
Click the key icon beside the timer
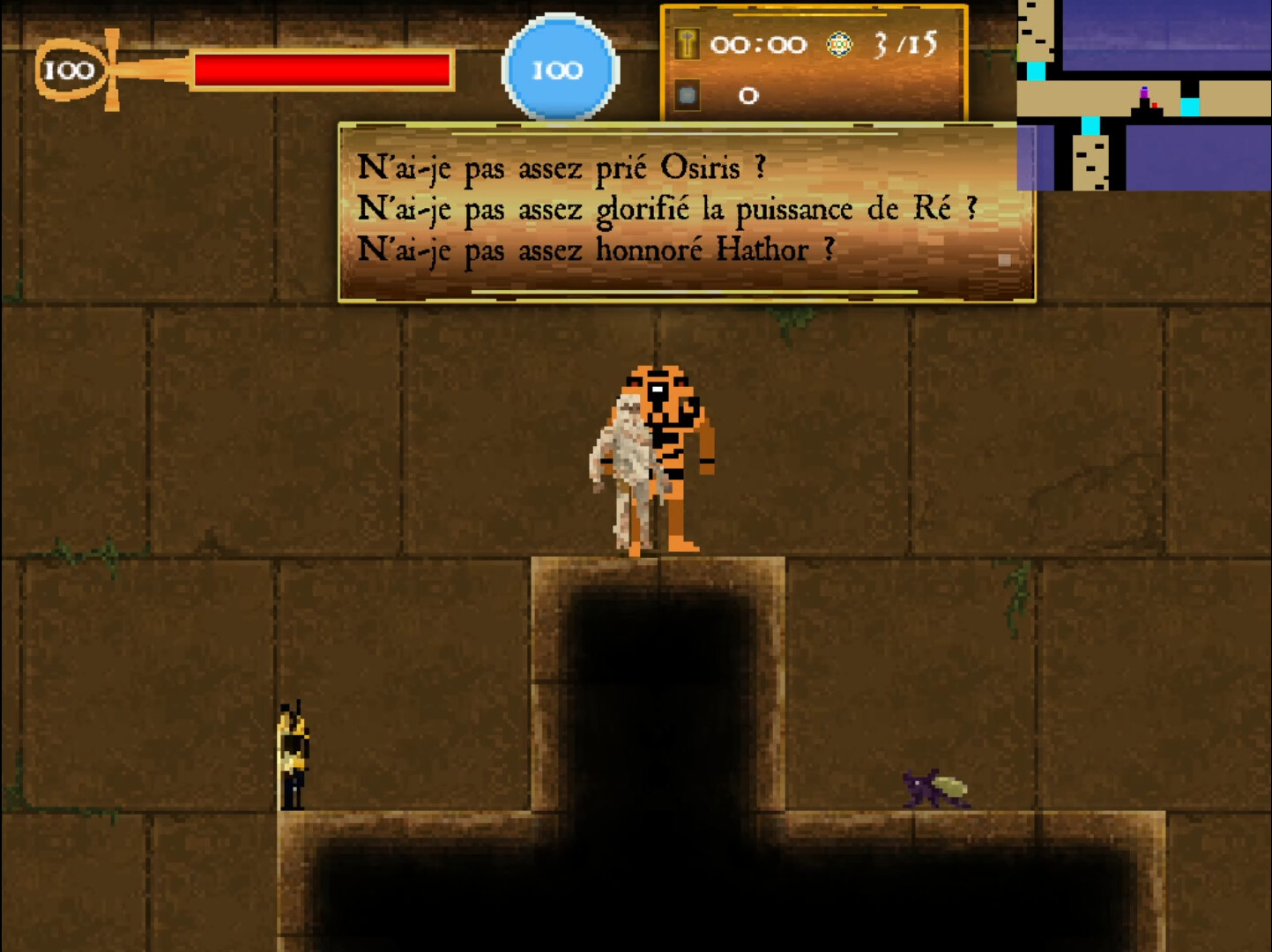coord(687,43)
